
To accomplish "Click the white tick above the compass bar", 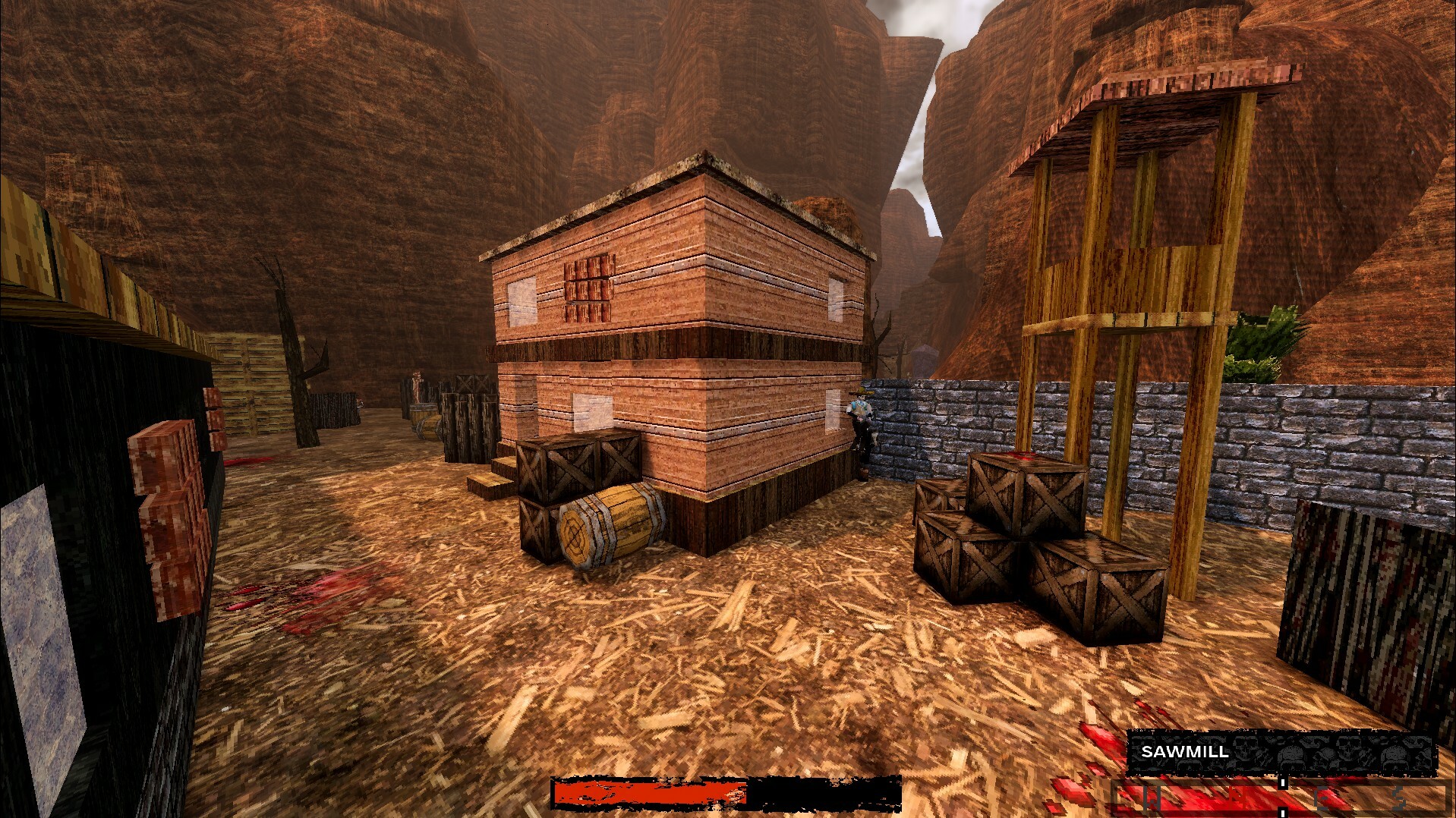I will 1283,784.
